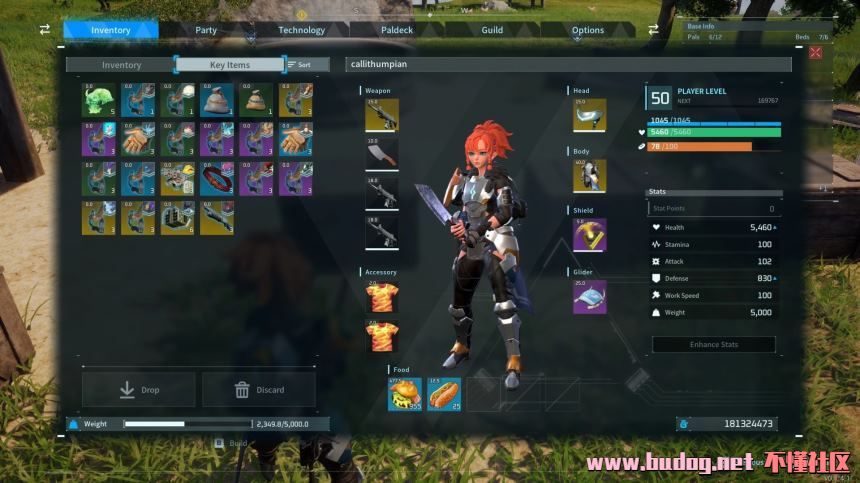This screenshot has height=483, width=860.
Task: Open the Guild tab
Action: 492,30
